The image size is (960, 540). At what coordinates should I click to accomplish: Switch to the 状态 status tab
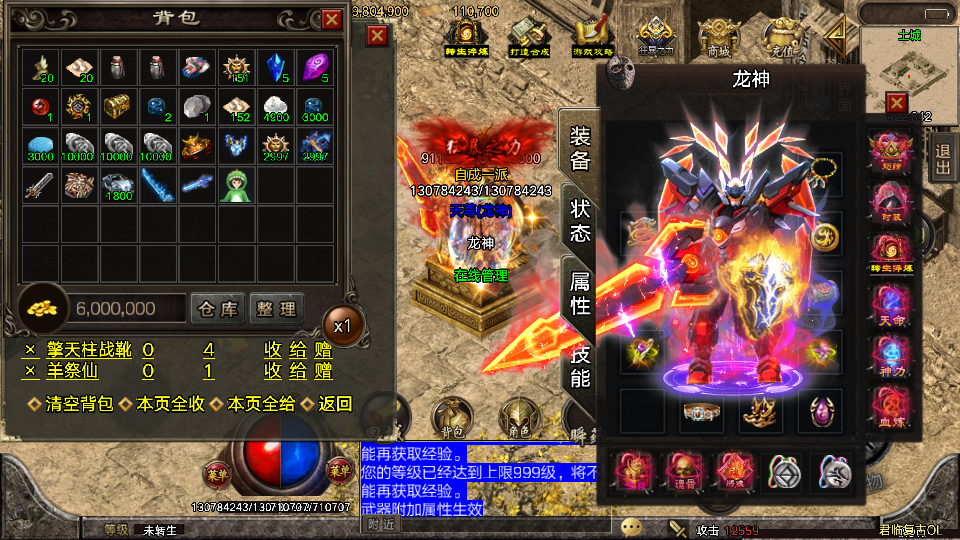(580, 221)
